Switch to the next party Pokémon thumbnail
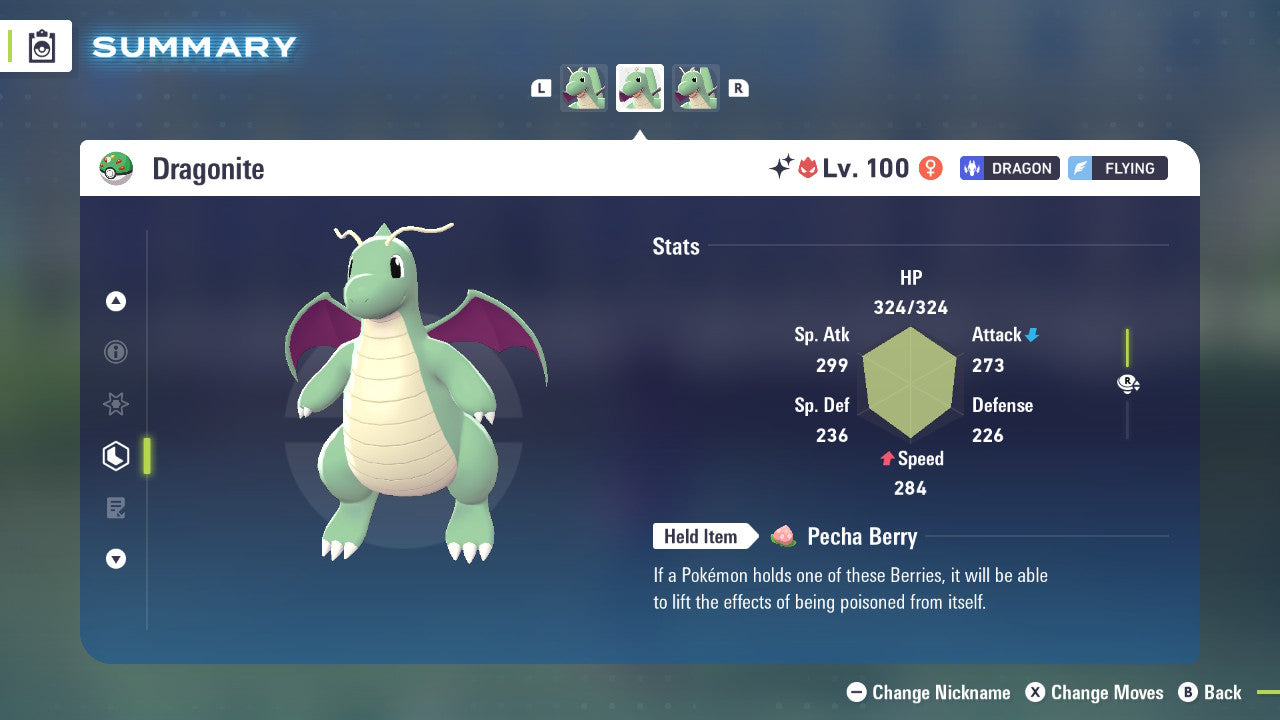This screenshot has height=720, width=1280. coord(695,87)
